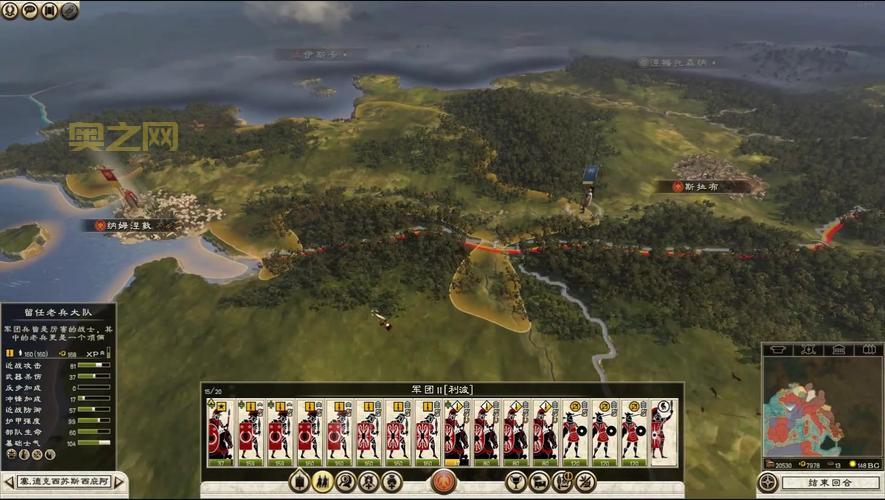
Task: Select the general's cavalry unit card
Action: 218,432
